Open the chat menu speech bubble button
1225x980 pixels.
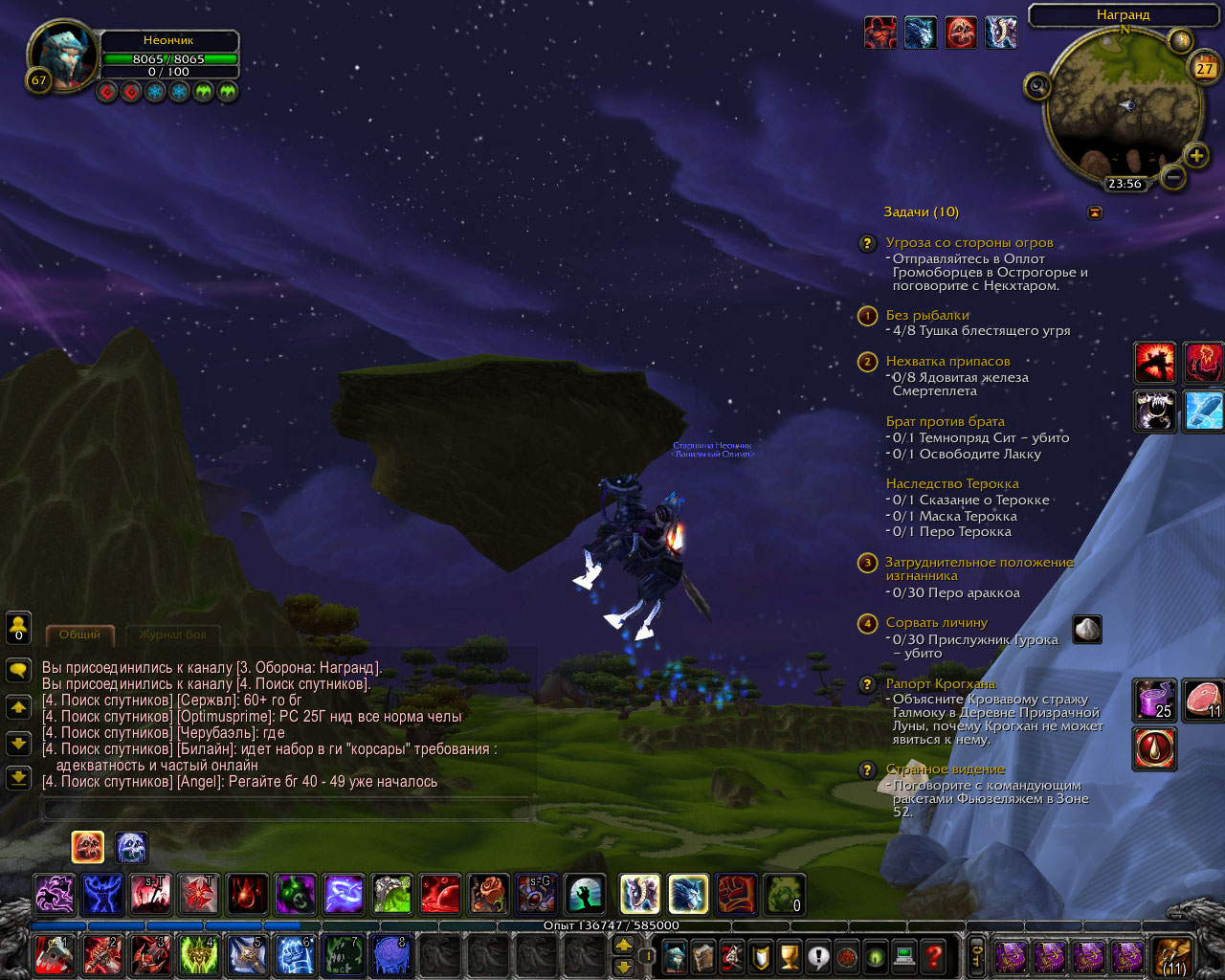coord(18,670)
